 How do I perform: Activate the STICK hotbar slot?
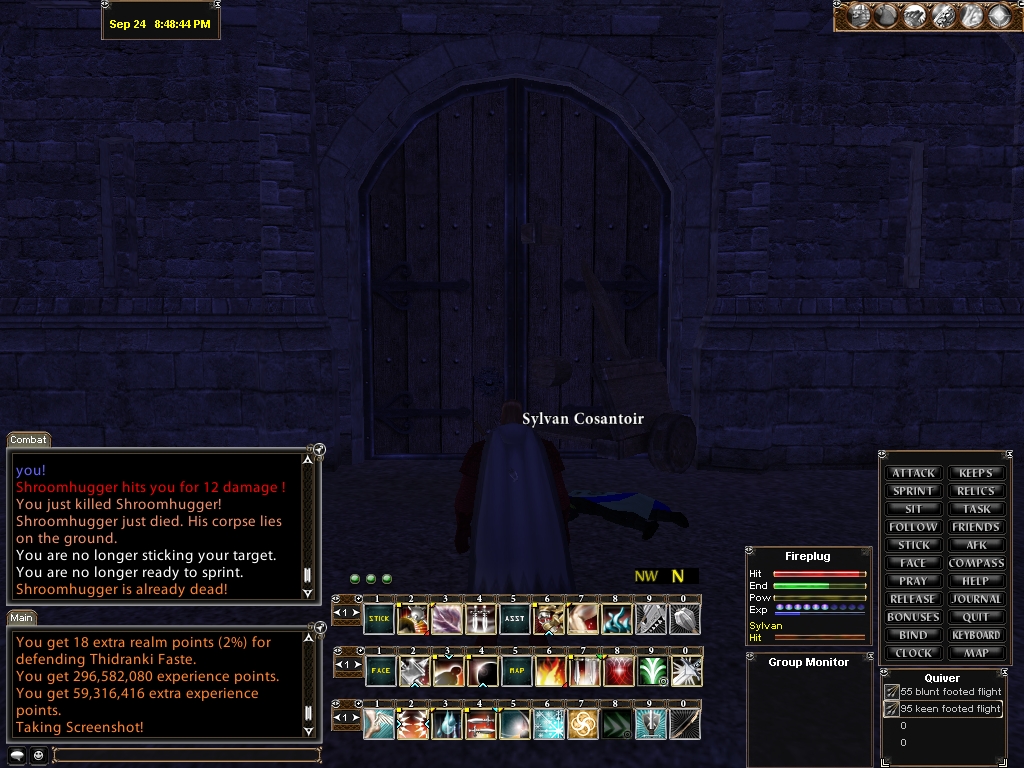tap(379, 619)
